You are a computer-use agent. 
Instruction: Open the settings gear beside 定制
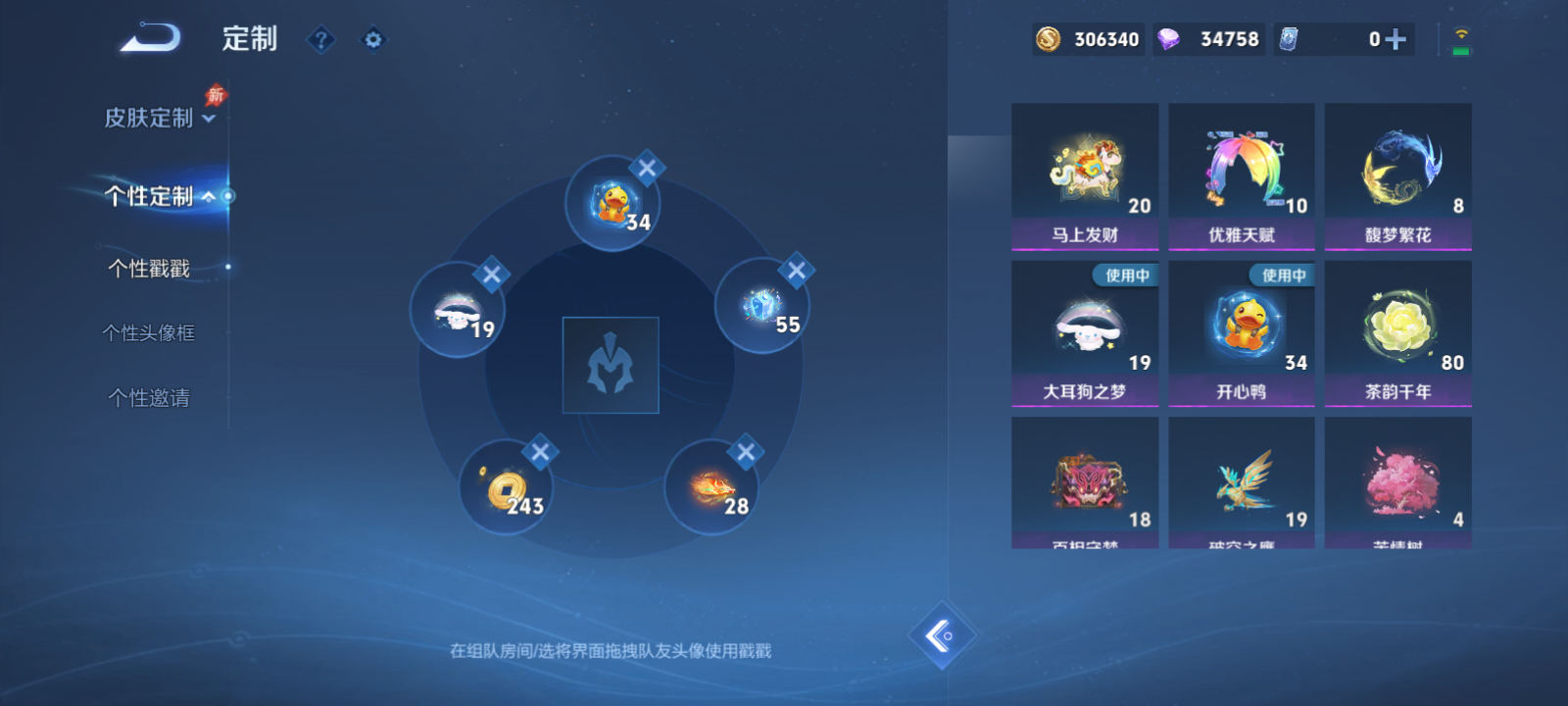372,40
